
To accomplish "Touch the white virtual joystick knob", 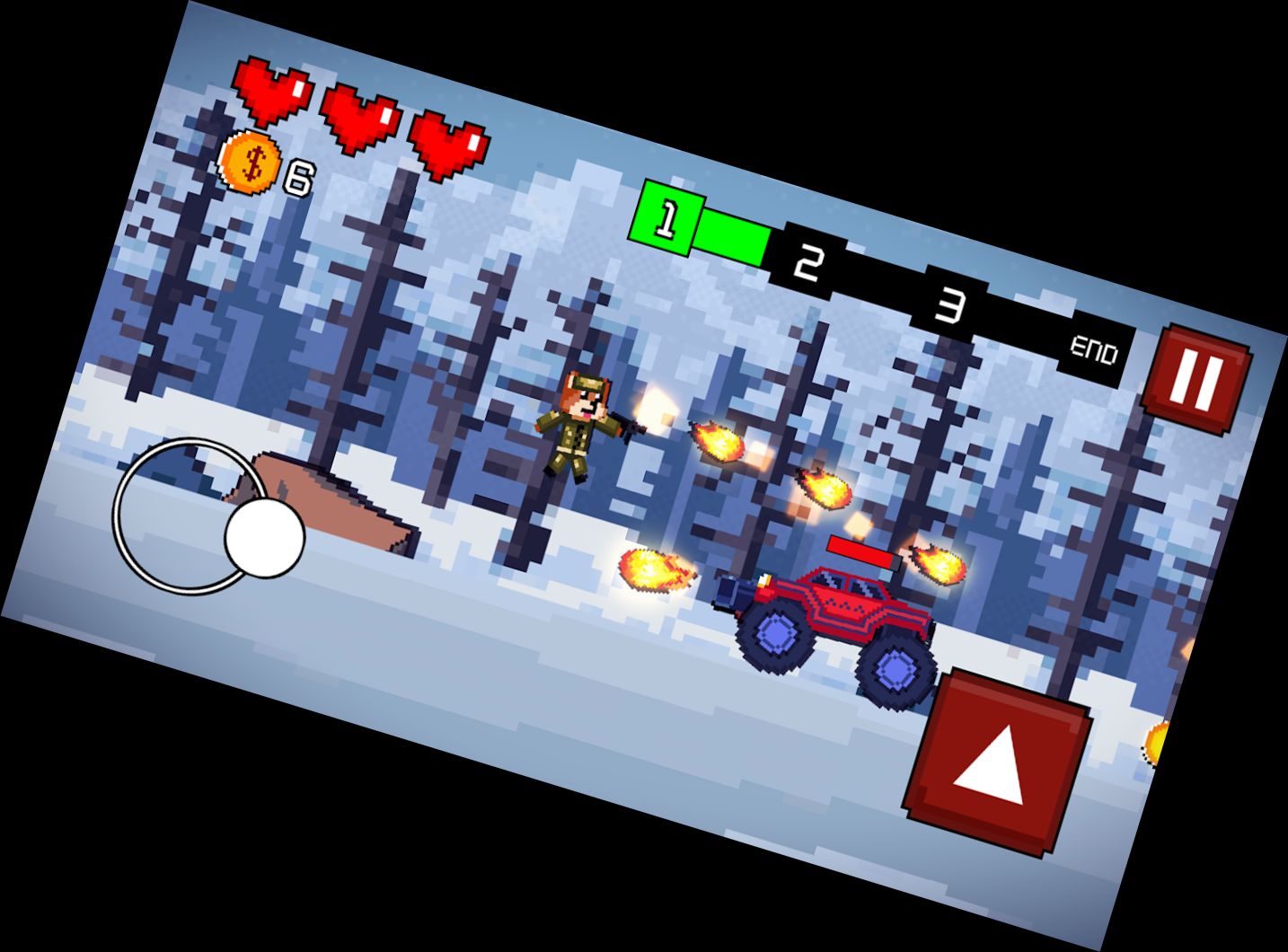I will pyautogui.click(x=264, y=539).
